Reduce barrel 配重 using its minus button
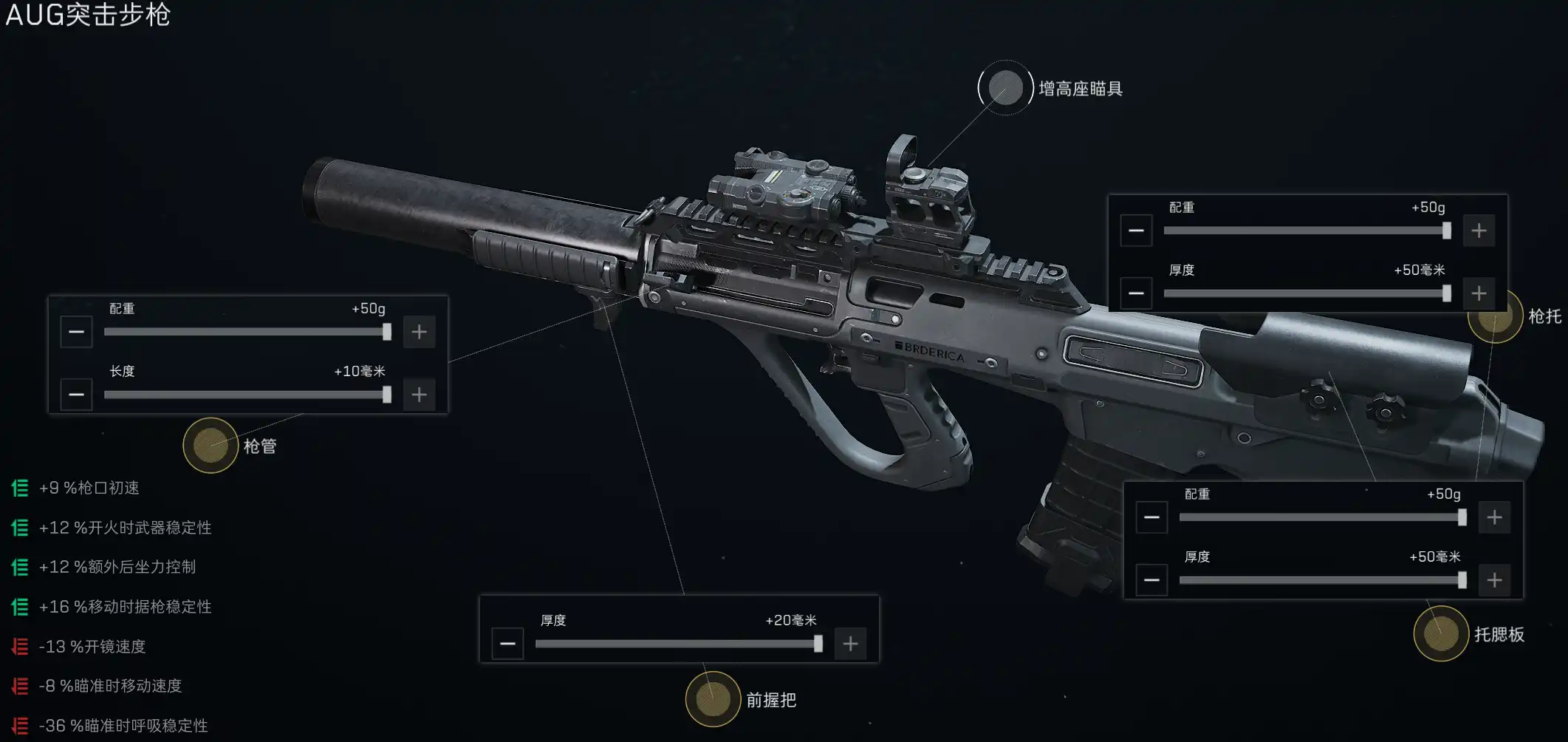Viewport: 1568px width, 742px height. coord(76,332)
